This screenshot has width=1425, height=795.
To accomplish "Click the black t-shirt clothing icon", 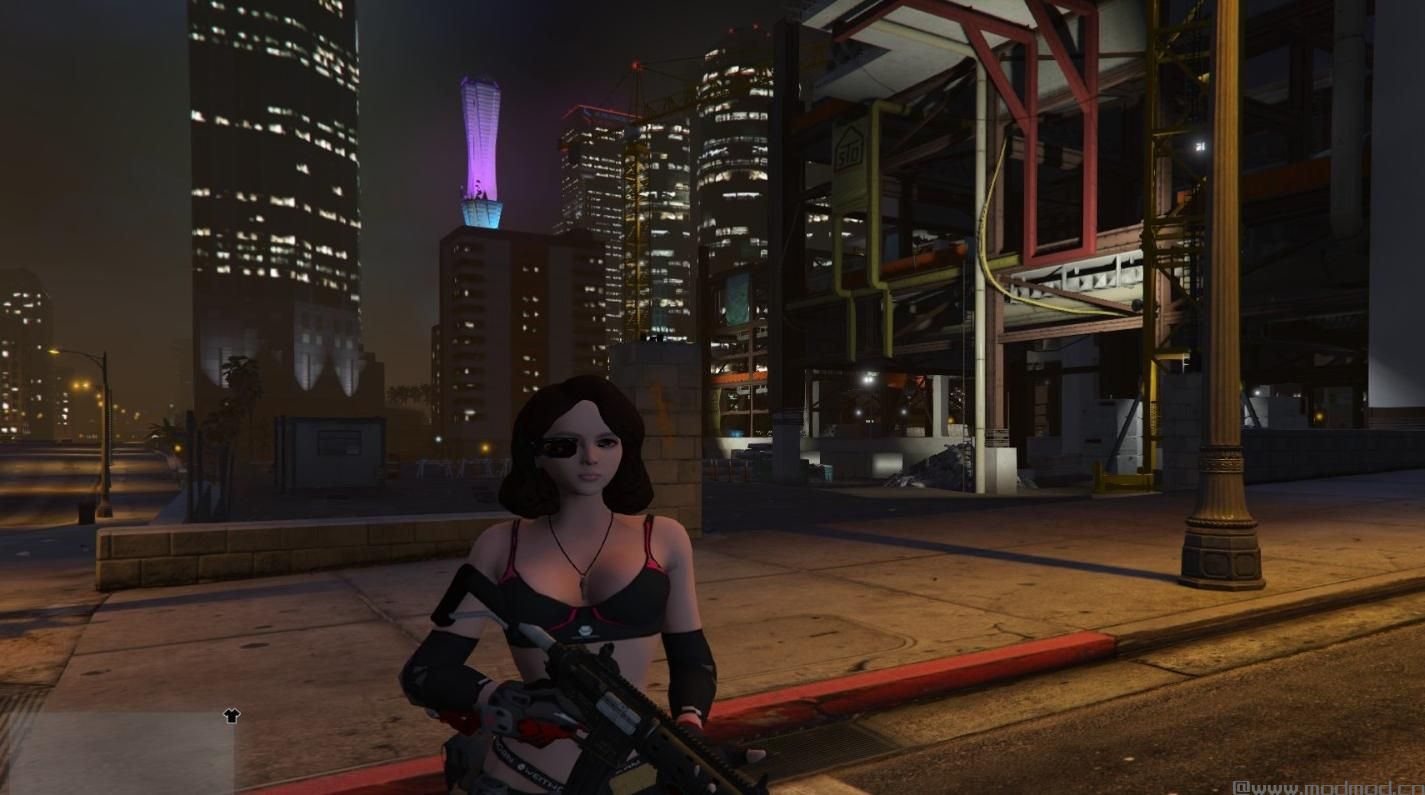I will [x=231, y=715].
